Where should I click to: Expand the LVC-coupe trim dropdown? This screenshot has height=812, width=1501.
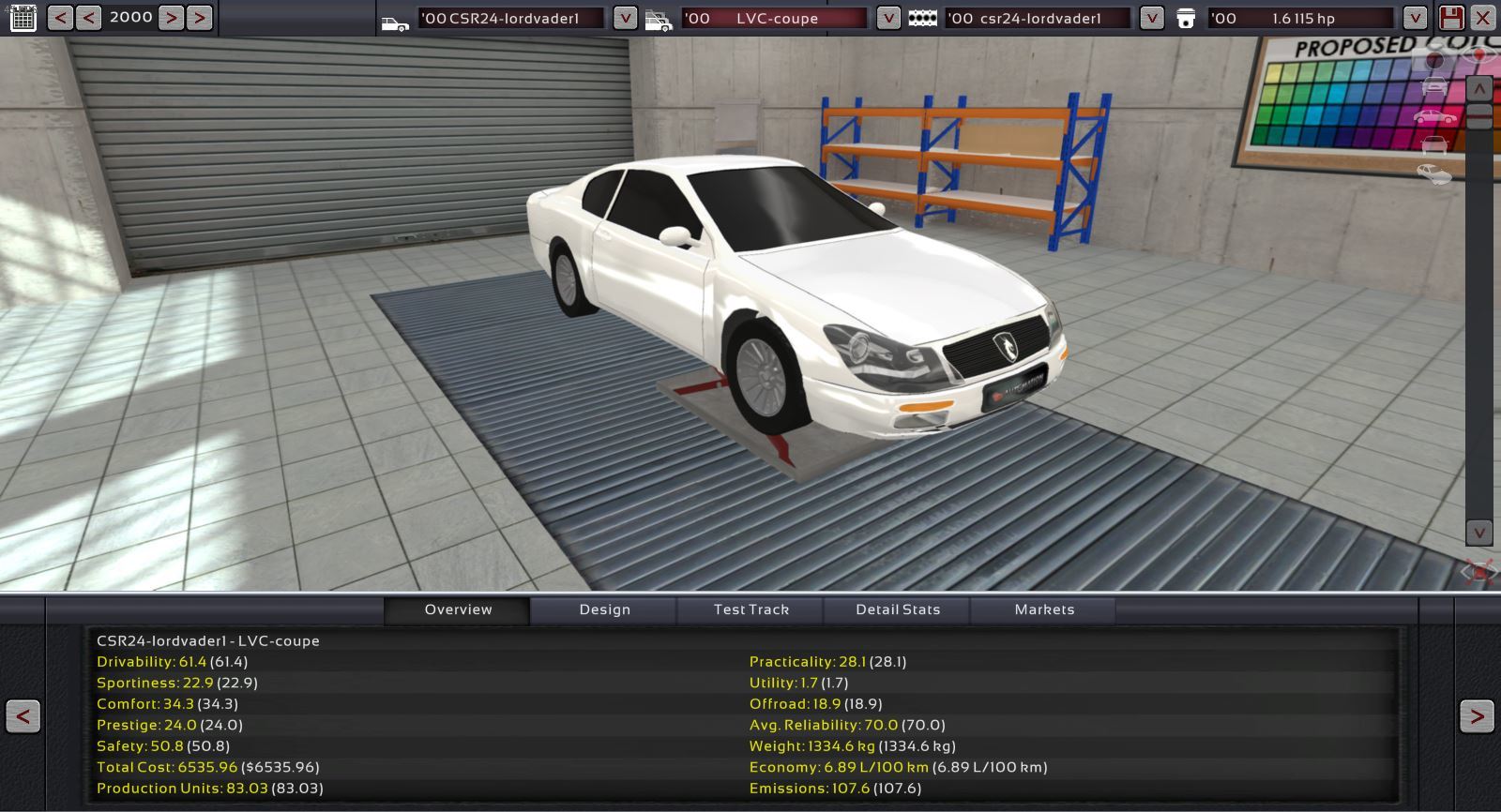[887, 18]
